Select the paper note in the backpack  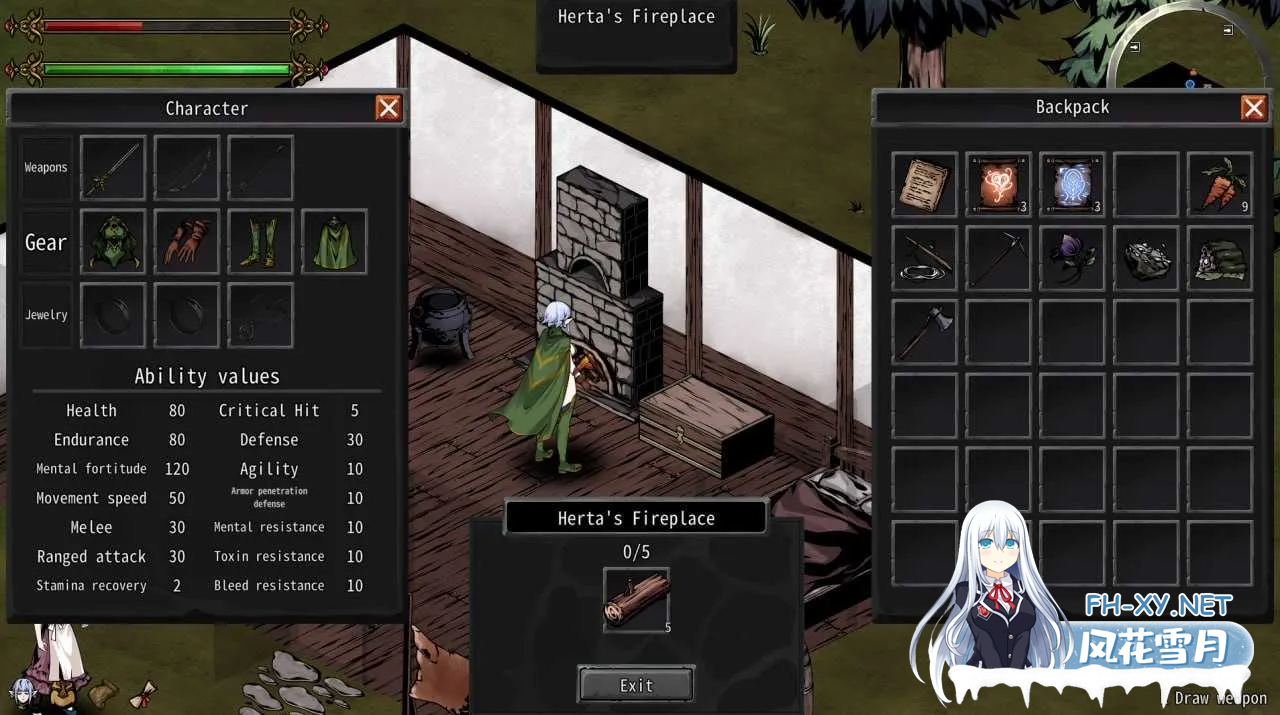coord(925,185)
